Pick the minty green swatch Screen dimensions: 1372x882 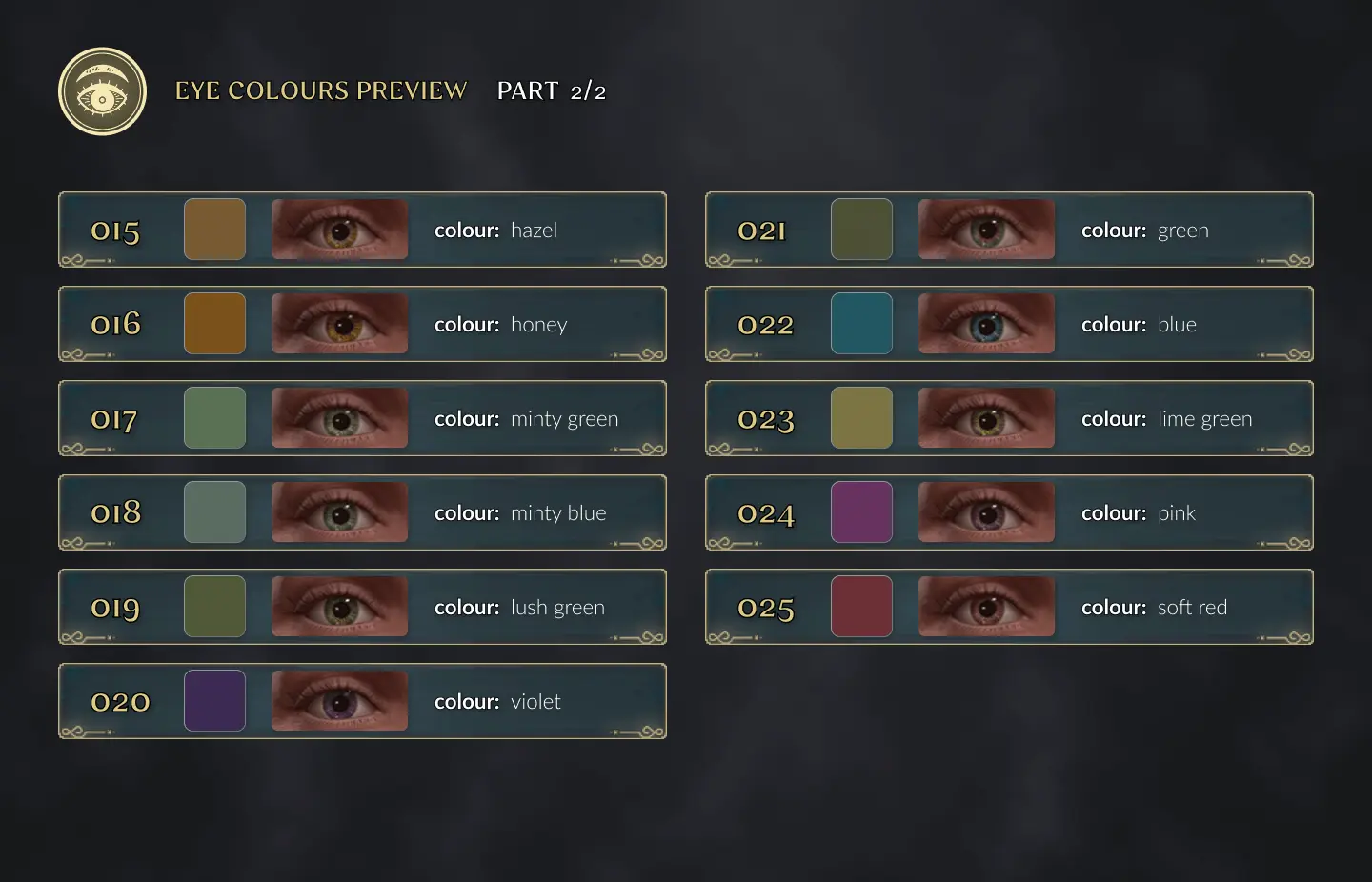pyautogui.click(x=214, y=418)
